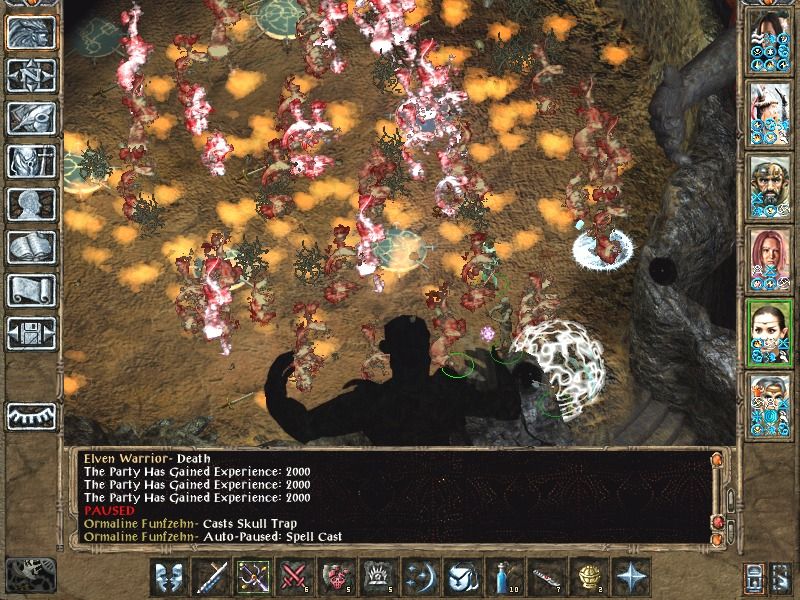Screen dimensions: 800x600
Task: Open the options menu (floppy disk icon)
Action: [30, 333]
